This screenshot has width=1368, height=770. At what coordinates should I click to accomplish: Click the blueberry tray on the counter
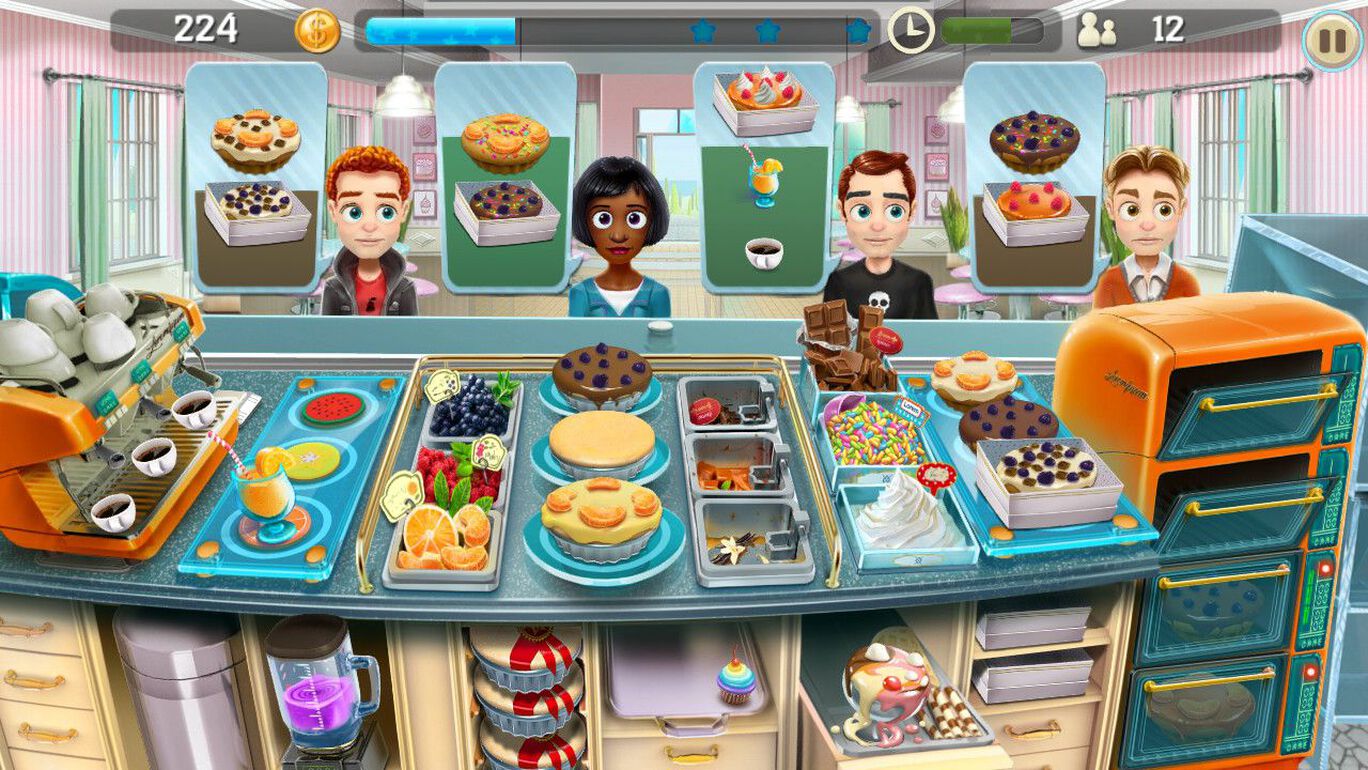[466, 407]
